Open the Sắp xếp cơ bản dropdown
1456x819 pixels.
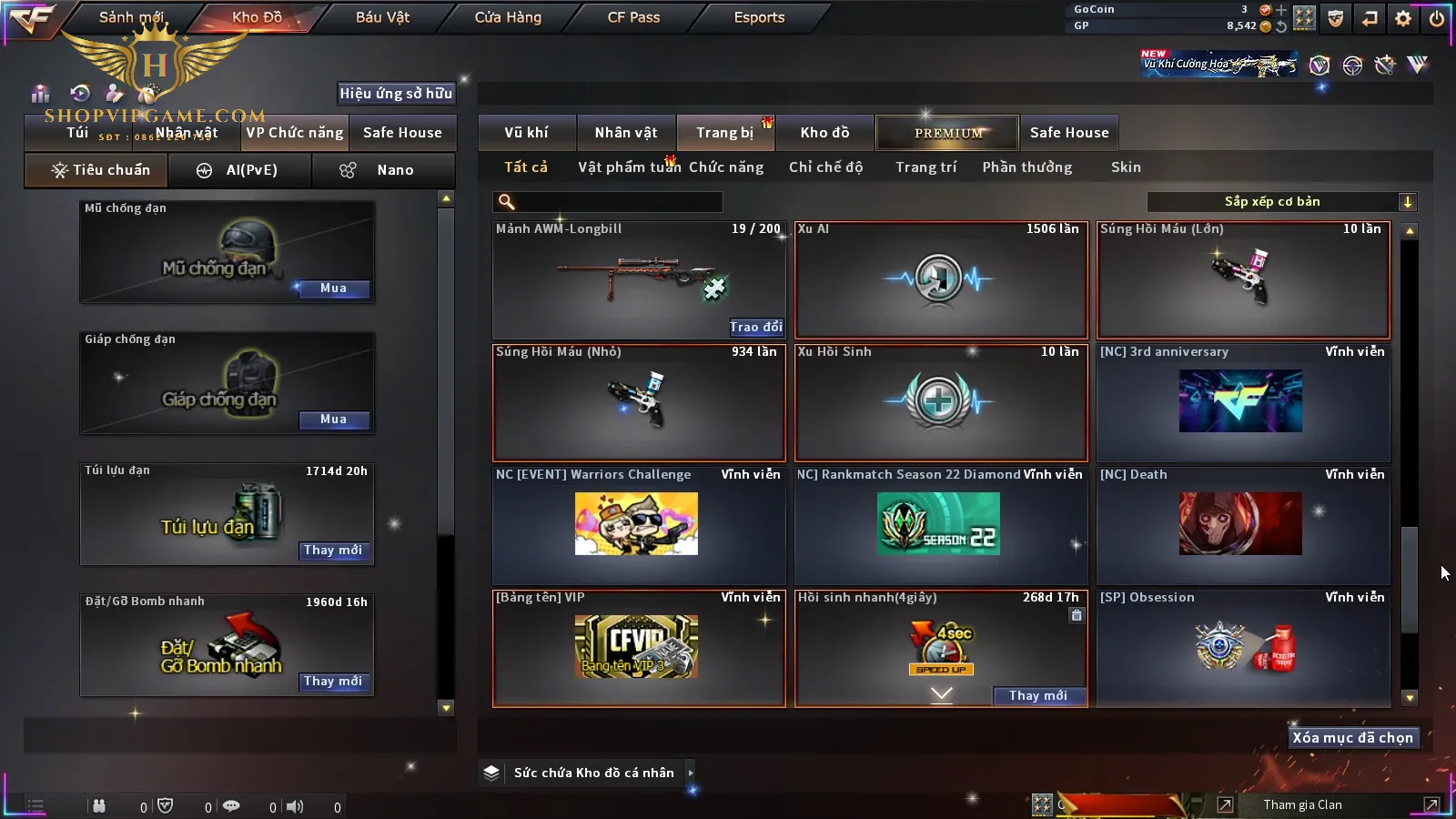click(x=1281, y=202)
